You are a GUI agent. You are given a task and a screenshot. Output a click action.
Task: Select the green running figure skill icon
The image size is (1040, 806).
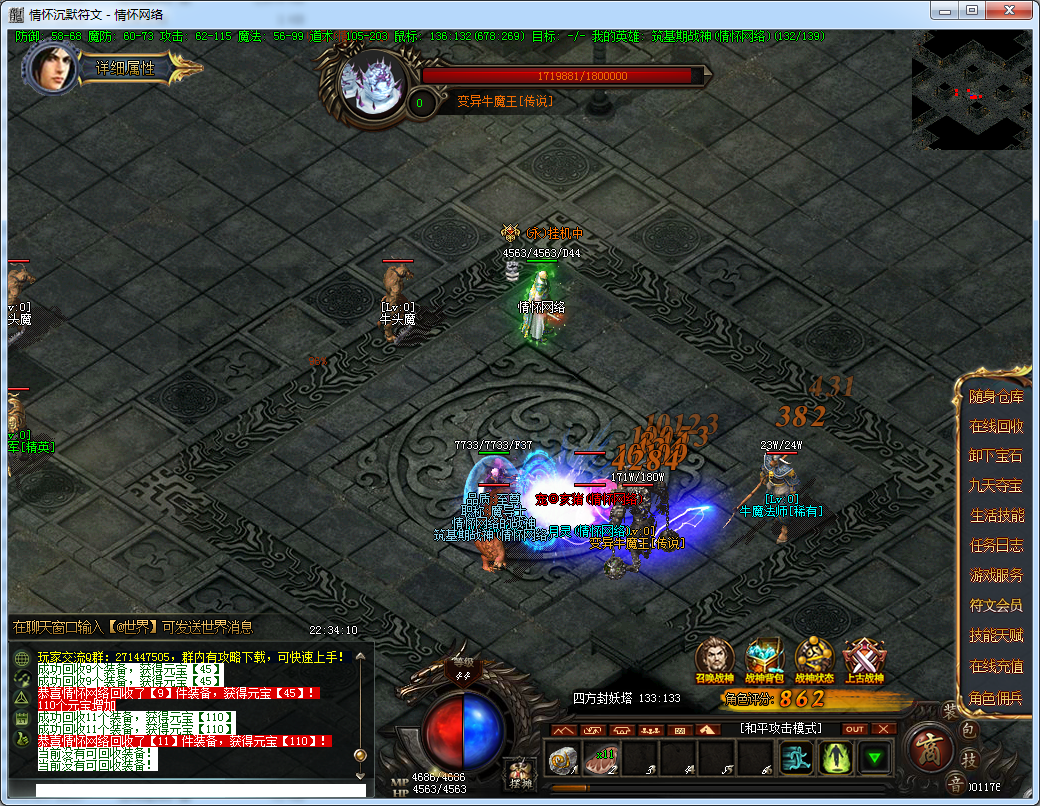click(x=797, y=759)
